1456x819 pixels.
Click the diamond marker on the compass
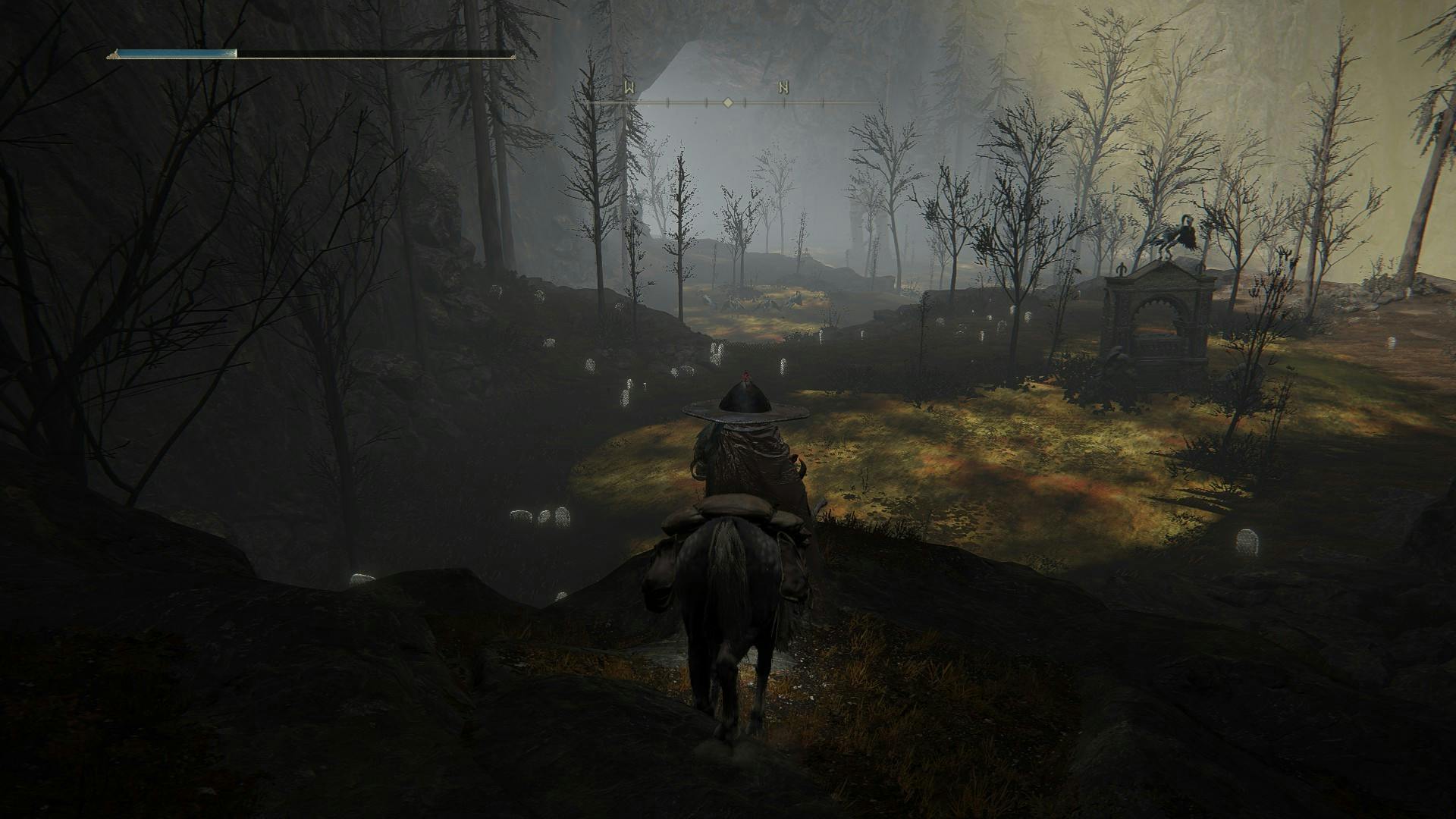pos(727,102)
